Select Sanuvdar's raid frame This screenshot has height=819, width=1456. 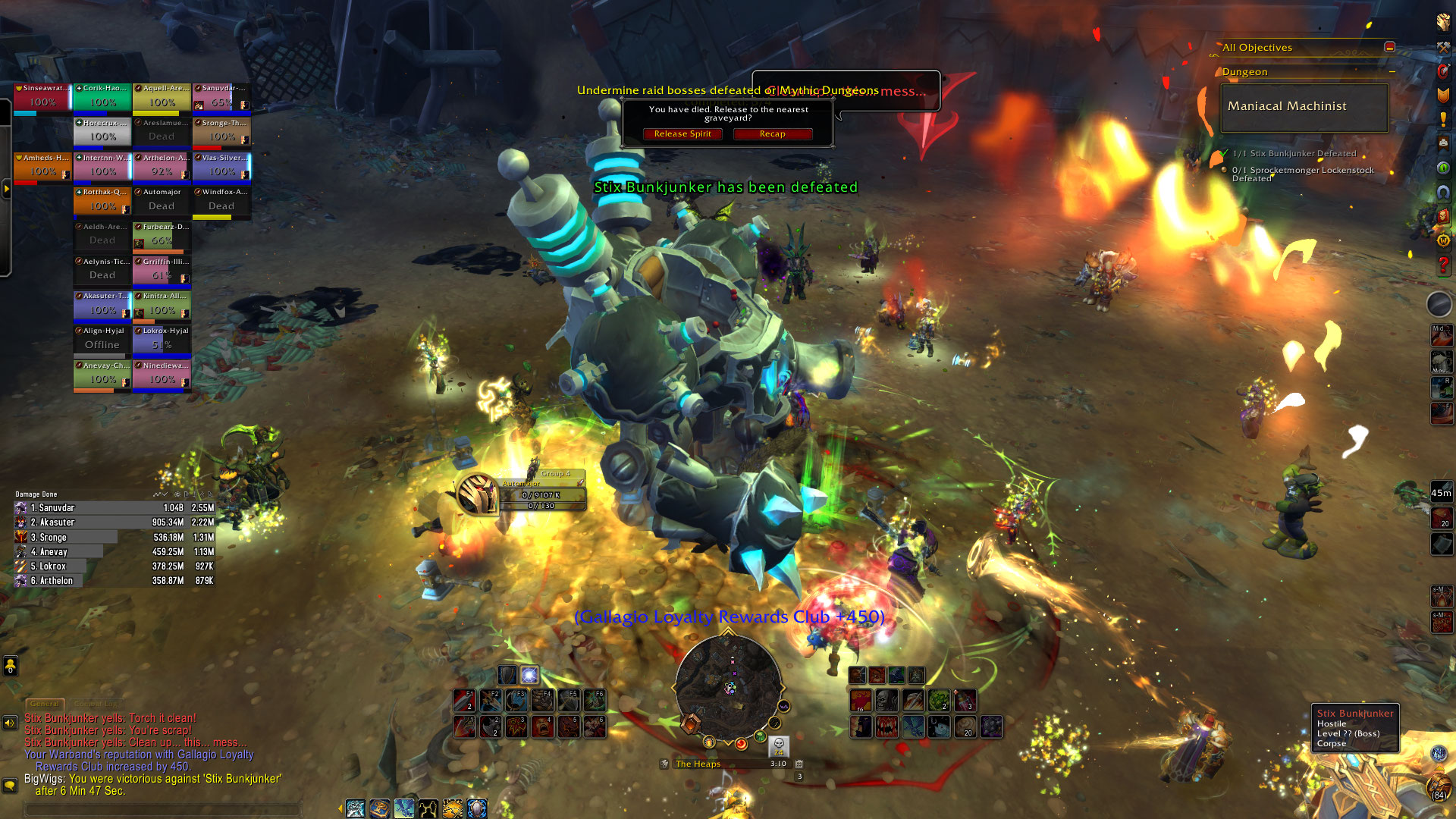point(221,97)
